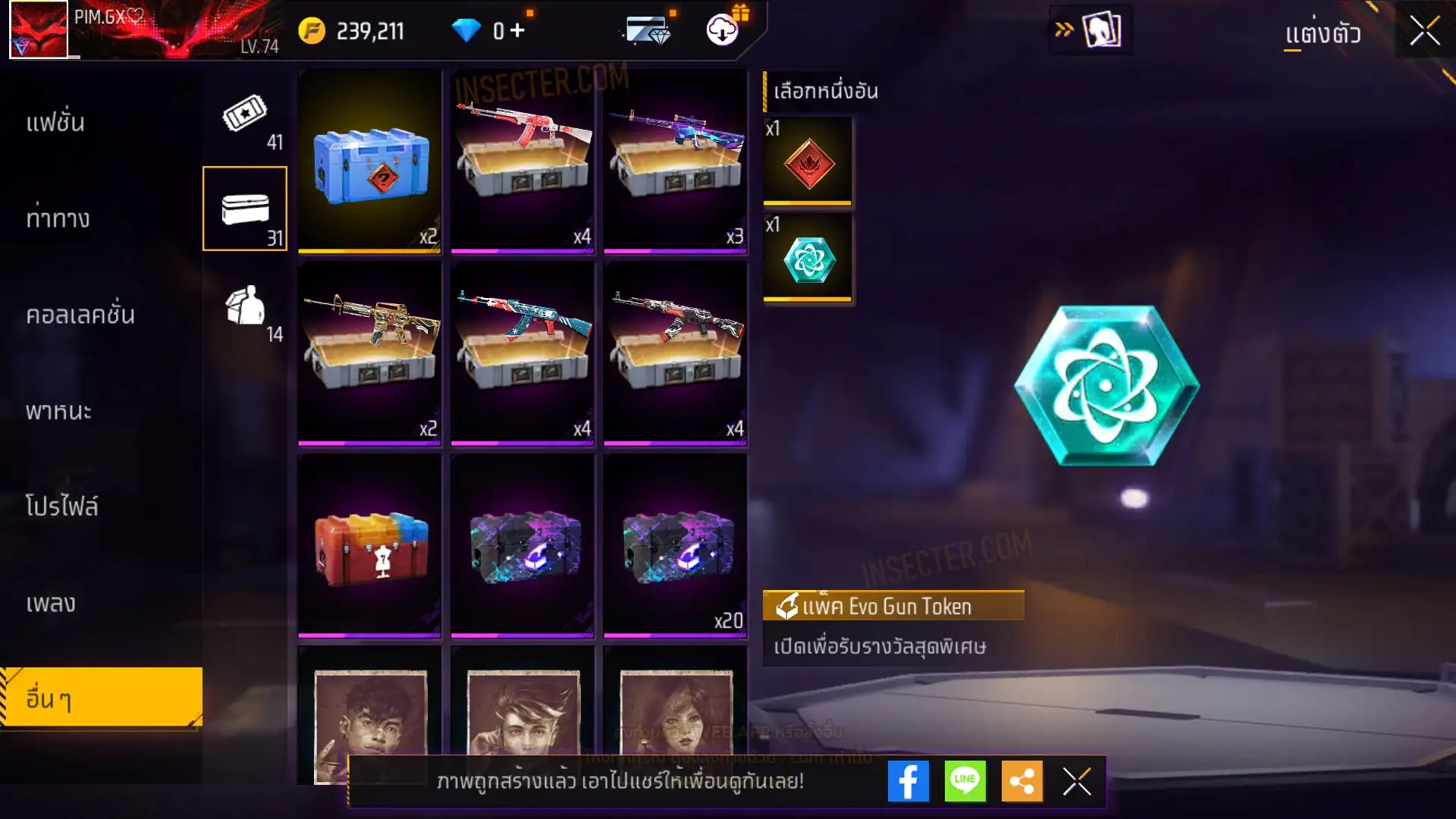This screenshot has width=1456, height=819.
Task: Open the ท่าทาง category
Action: 58,218
